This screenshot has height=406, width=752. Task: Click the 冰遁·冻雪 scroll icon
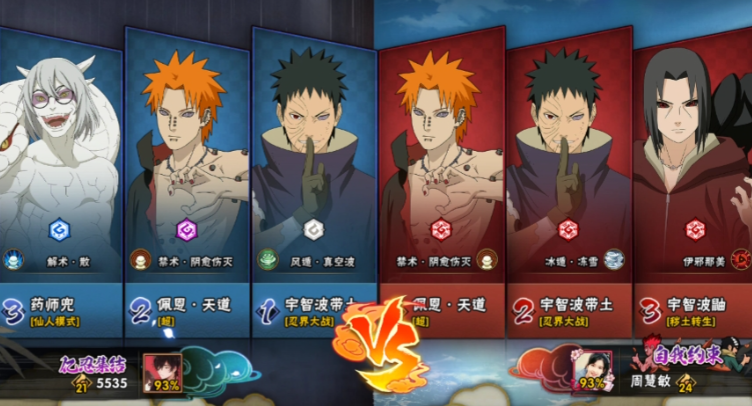point(614,259)
